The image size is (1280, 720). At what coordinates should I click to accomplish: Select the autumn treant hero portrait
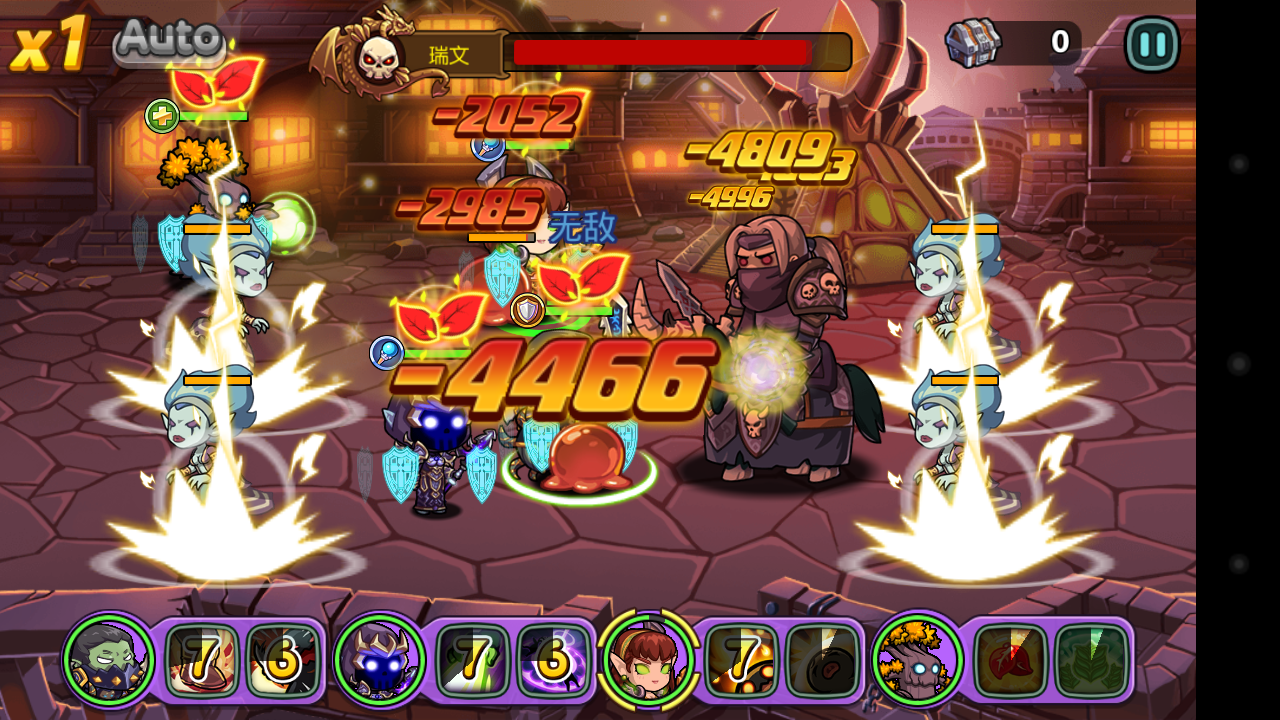[916, 660]
